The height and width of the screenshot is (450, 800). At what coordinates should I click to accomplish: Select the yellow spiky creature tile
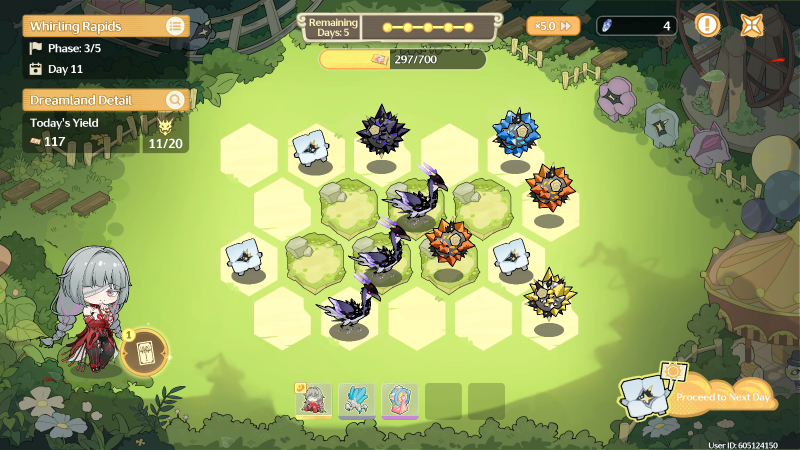click(x=549, y=294)
